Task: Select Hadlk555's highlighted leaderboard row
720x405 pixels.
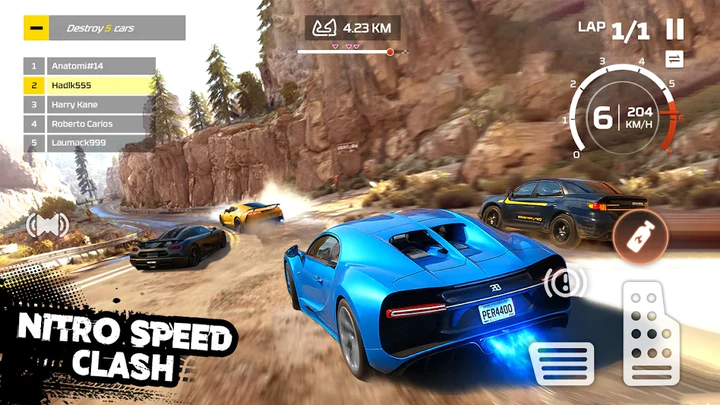Action: (x=89, y=86)
